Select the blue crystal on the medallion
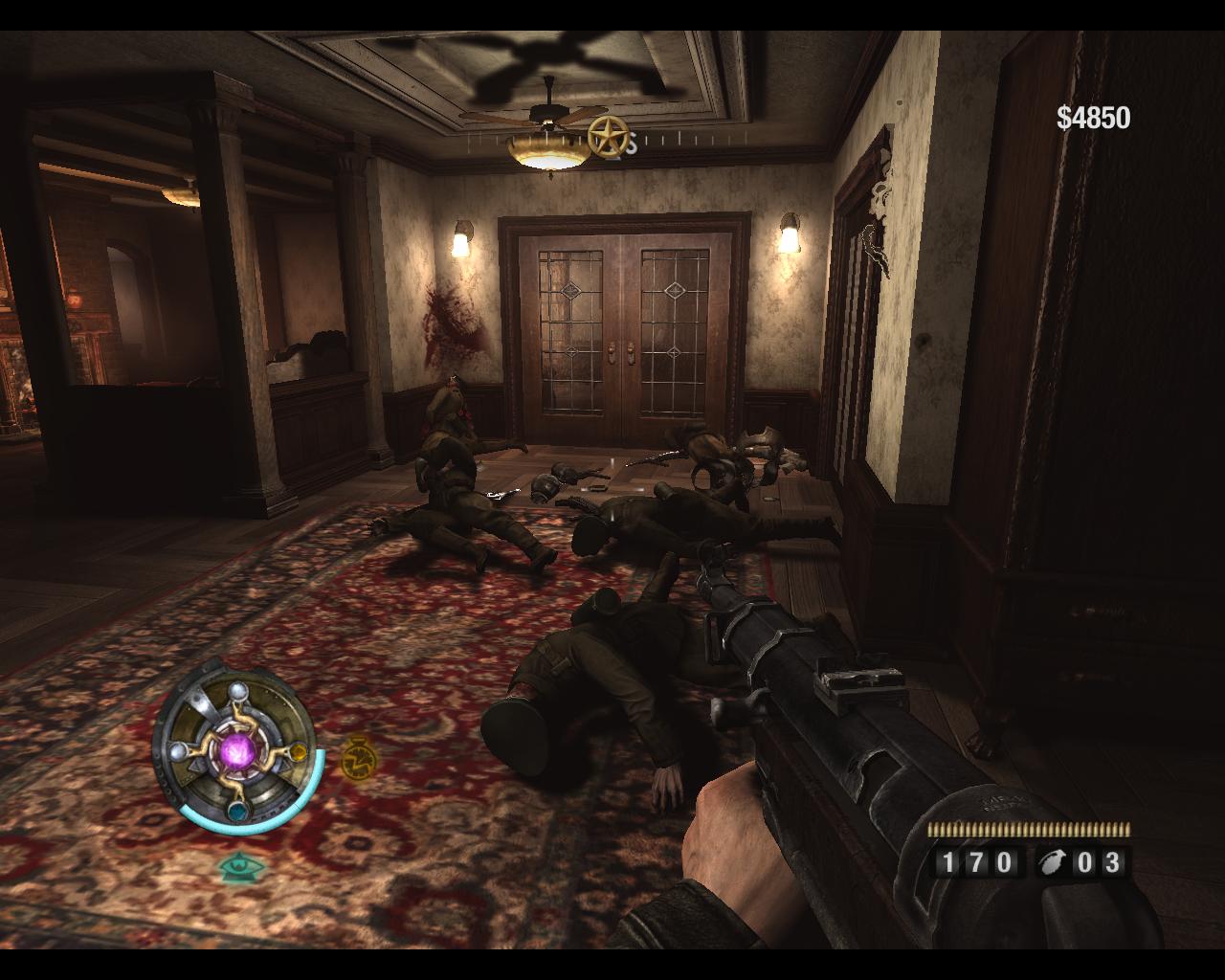 [x=236, y=811]
